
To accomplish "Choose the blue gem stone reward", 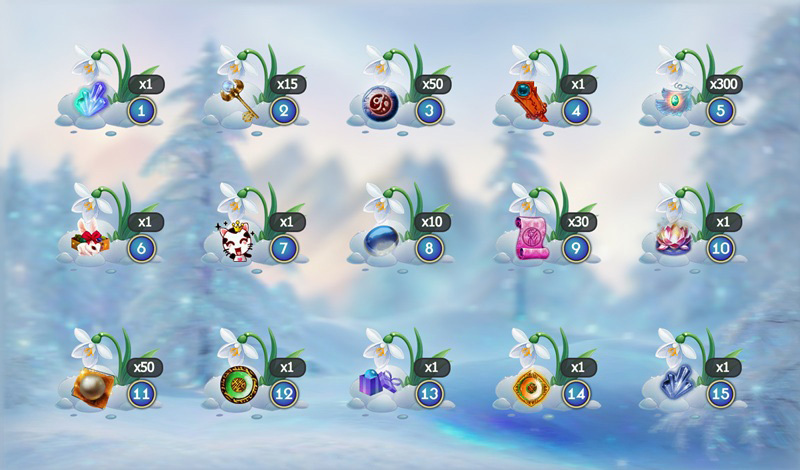I will tap(381, 241).
